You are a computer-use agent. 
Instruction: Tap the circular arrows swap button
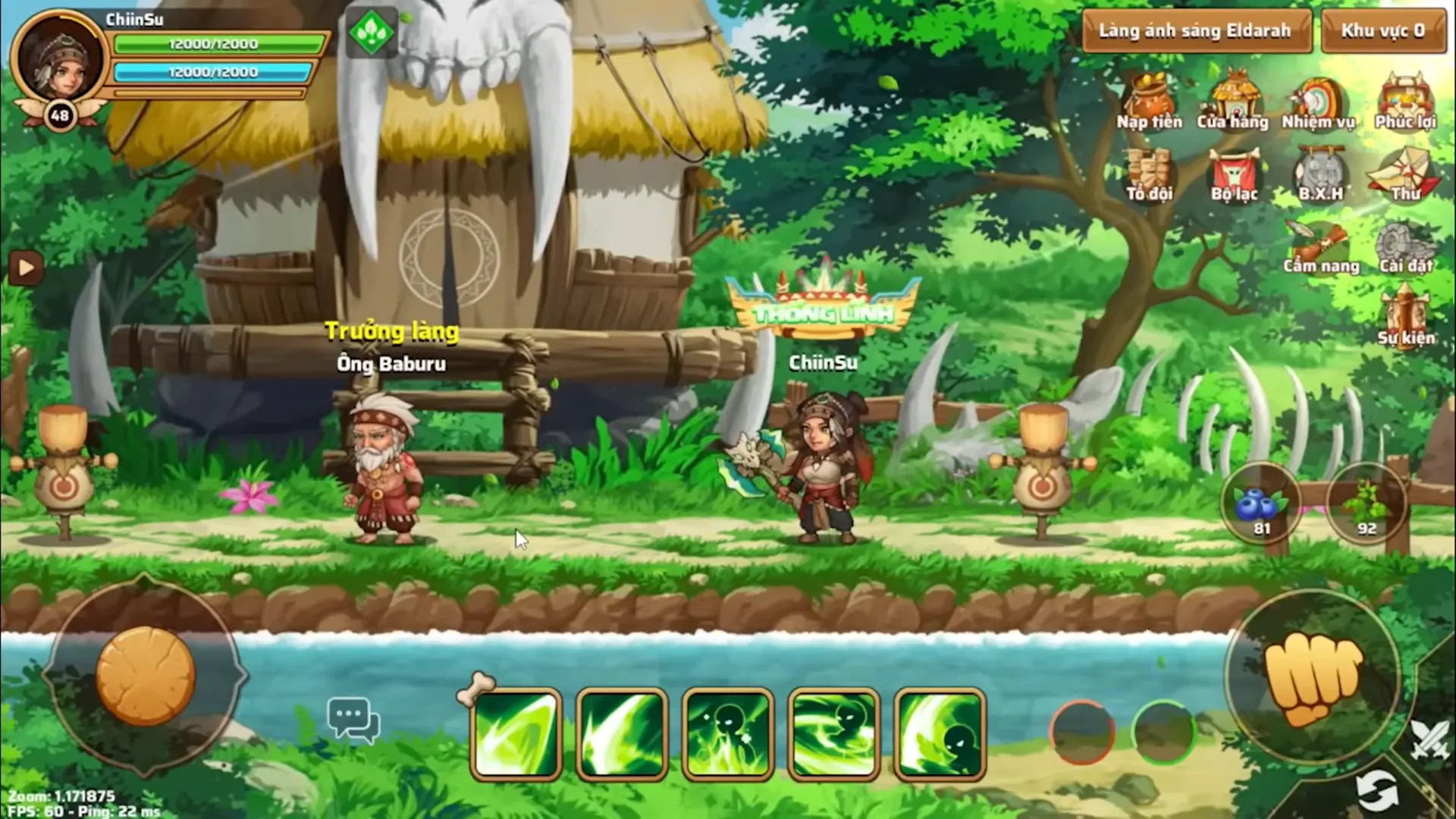point(1376,791)
